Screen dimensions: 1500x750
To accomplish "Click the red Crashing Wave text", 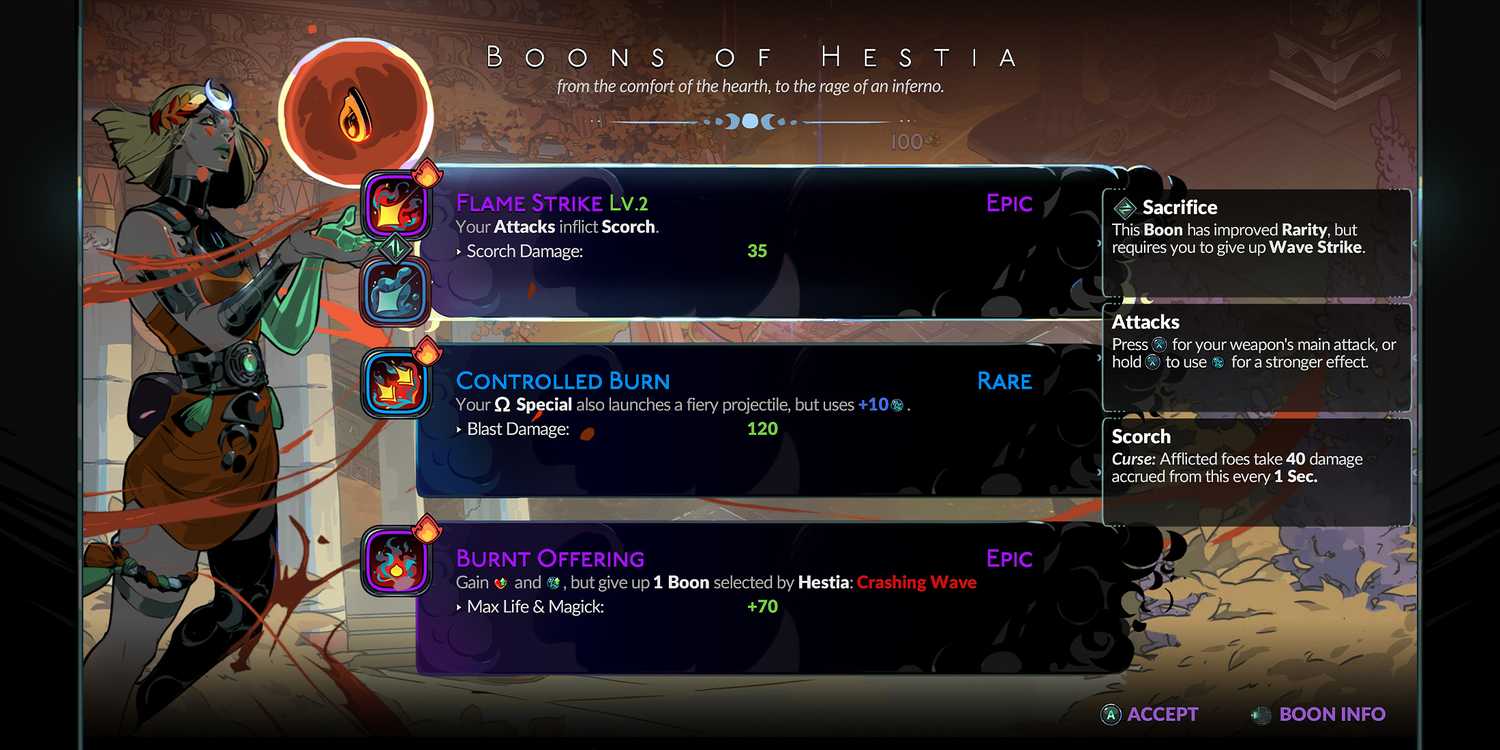I will [916, 582].
